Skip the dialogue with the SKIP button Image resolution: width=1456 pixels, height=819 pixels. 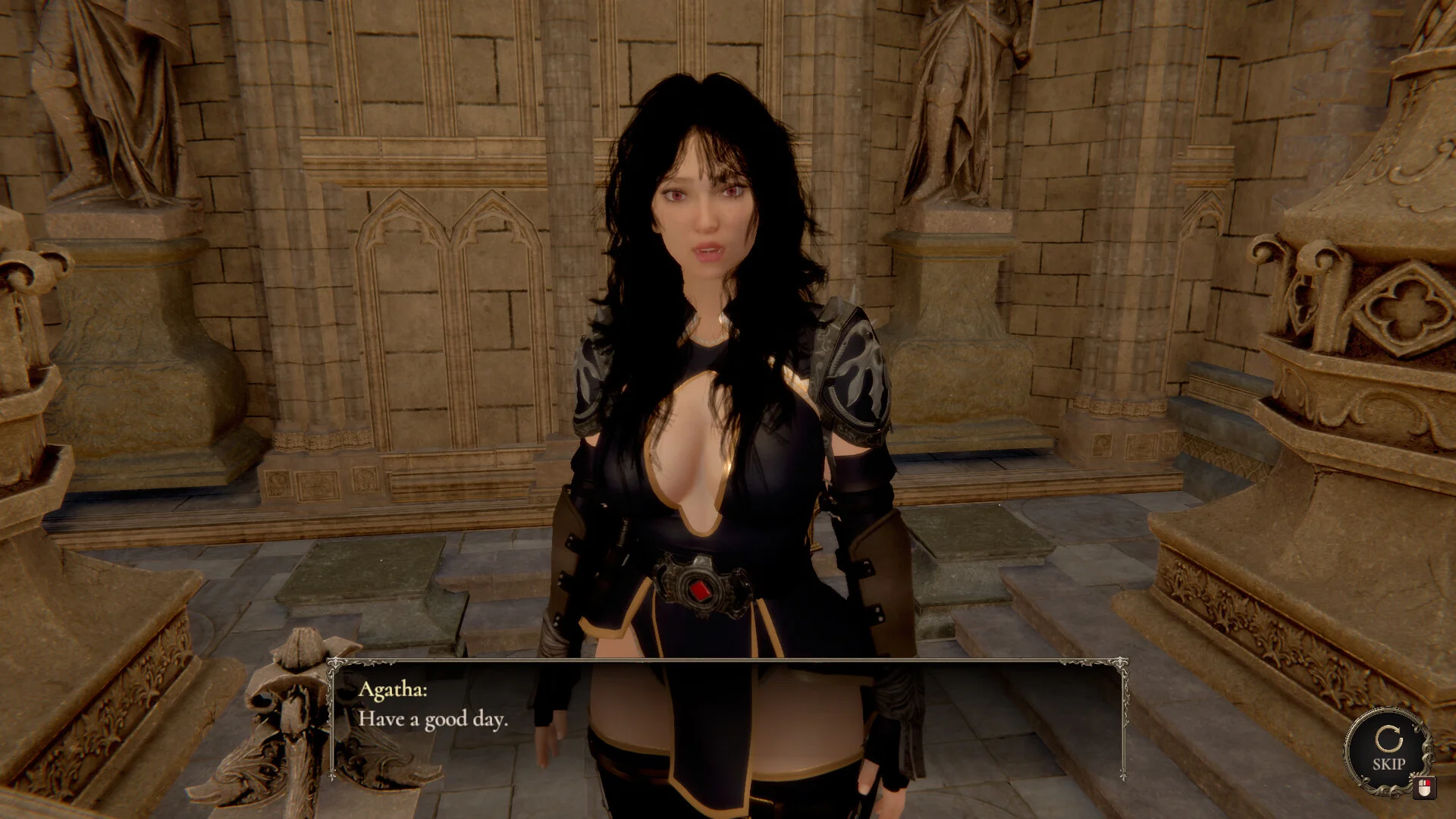(1388, 749)
